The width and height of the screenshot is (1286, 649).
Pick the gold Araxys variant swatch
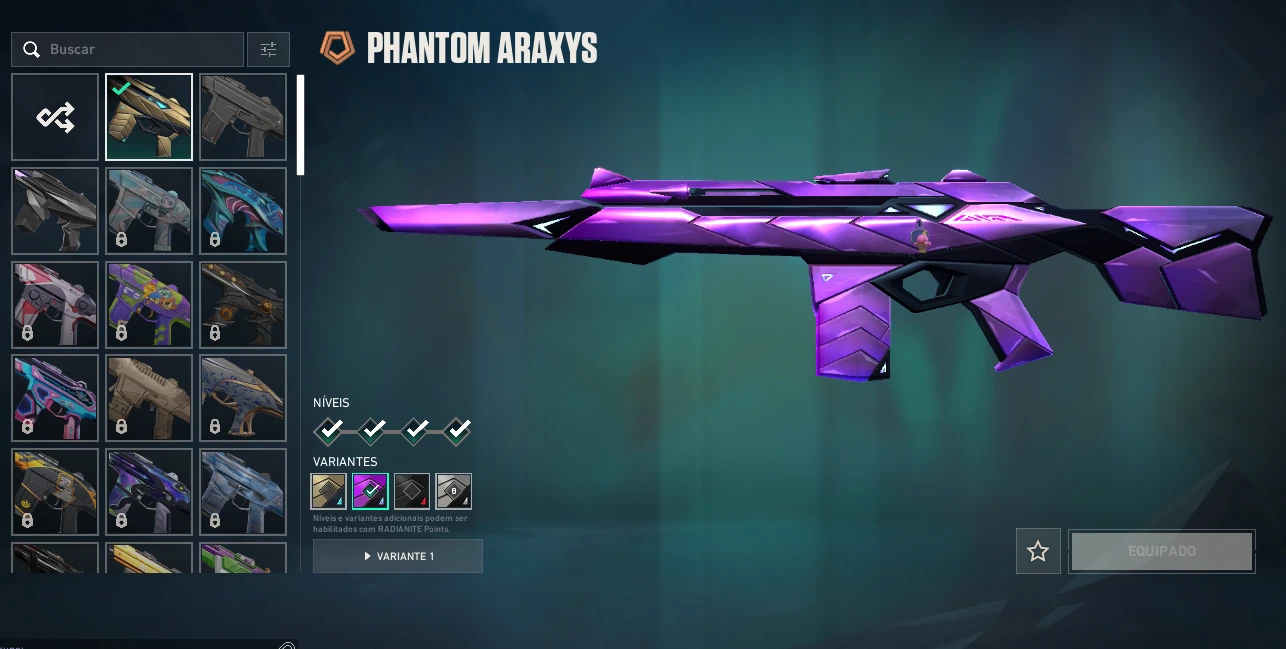point(329,491)
